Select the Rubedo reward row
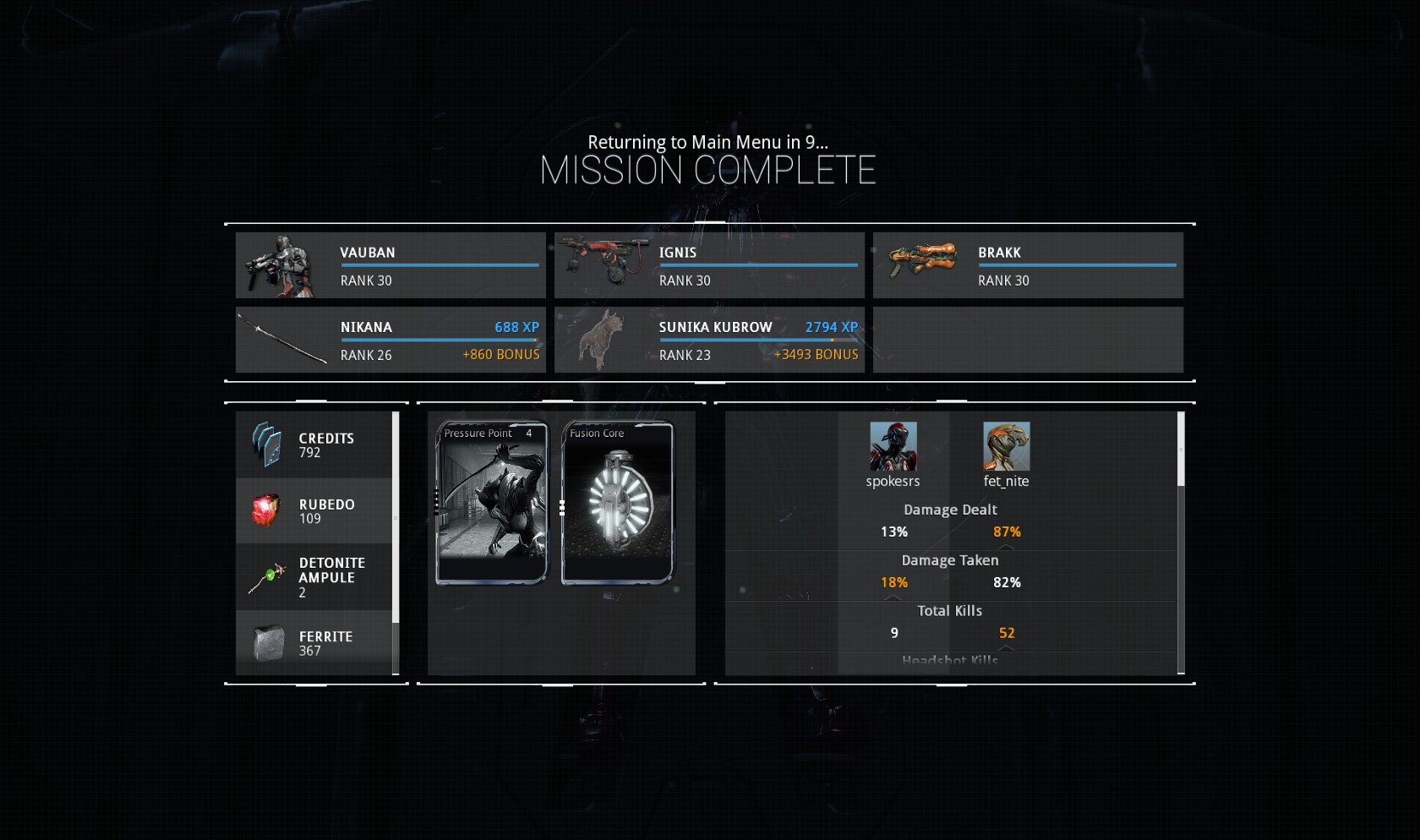Screen dimensions: 1420x840 click(x=314, y=510)
